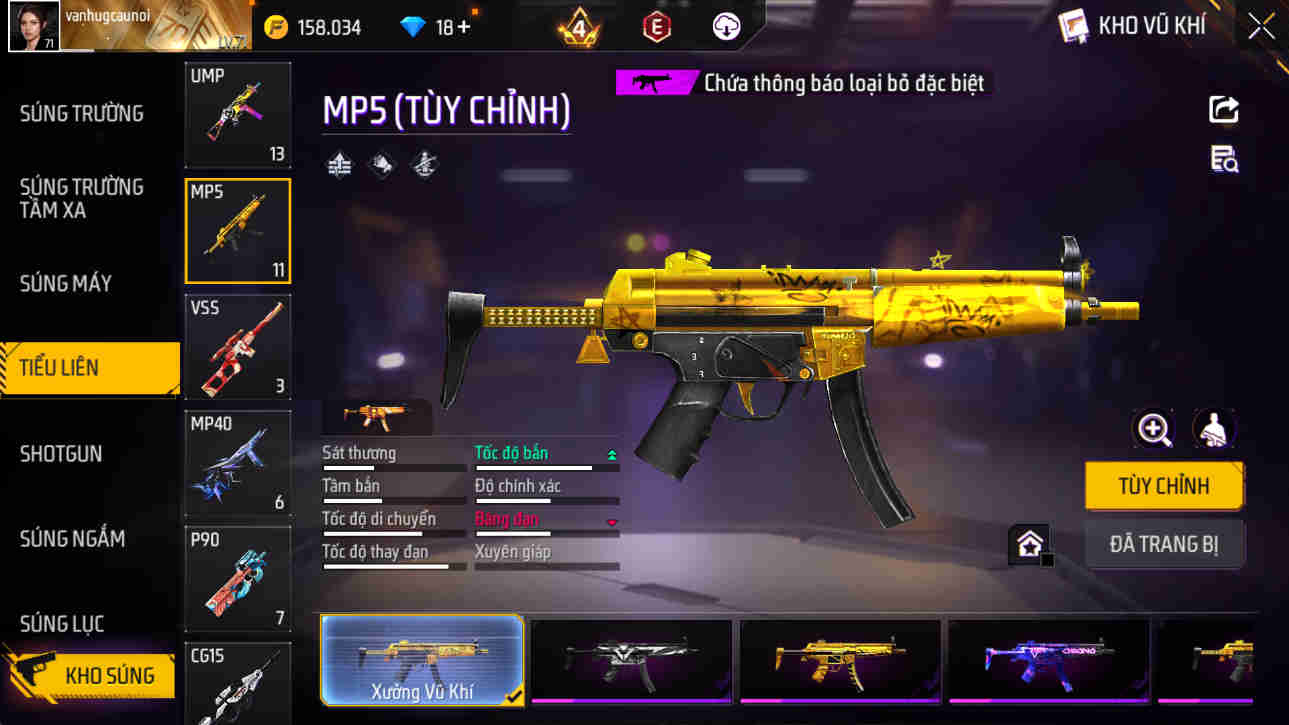Select the blue-purple neon MP5 skin
Screen dimensions: 1289x725
coord(1048,659)
